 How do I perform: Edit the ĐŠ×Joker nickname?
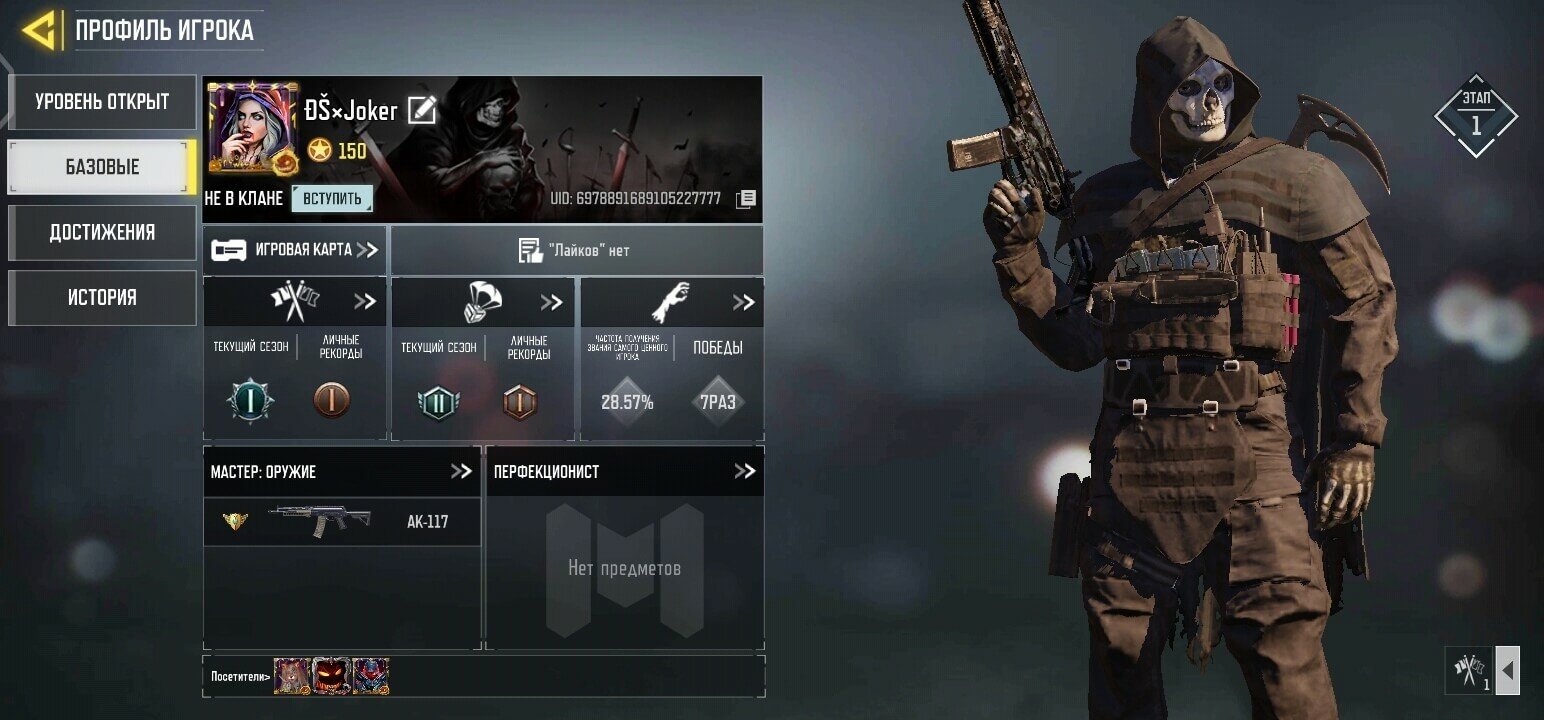pyautogui.click(x=422, y=110)
